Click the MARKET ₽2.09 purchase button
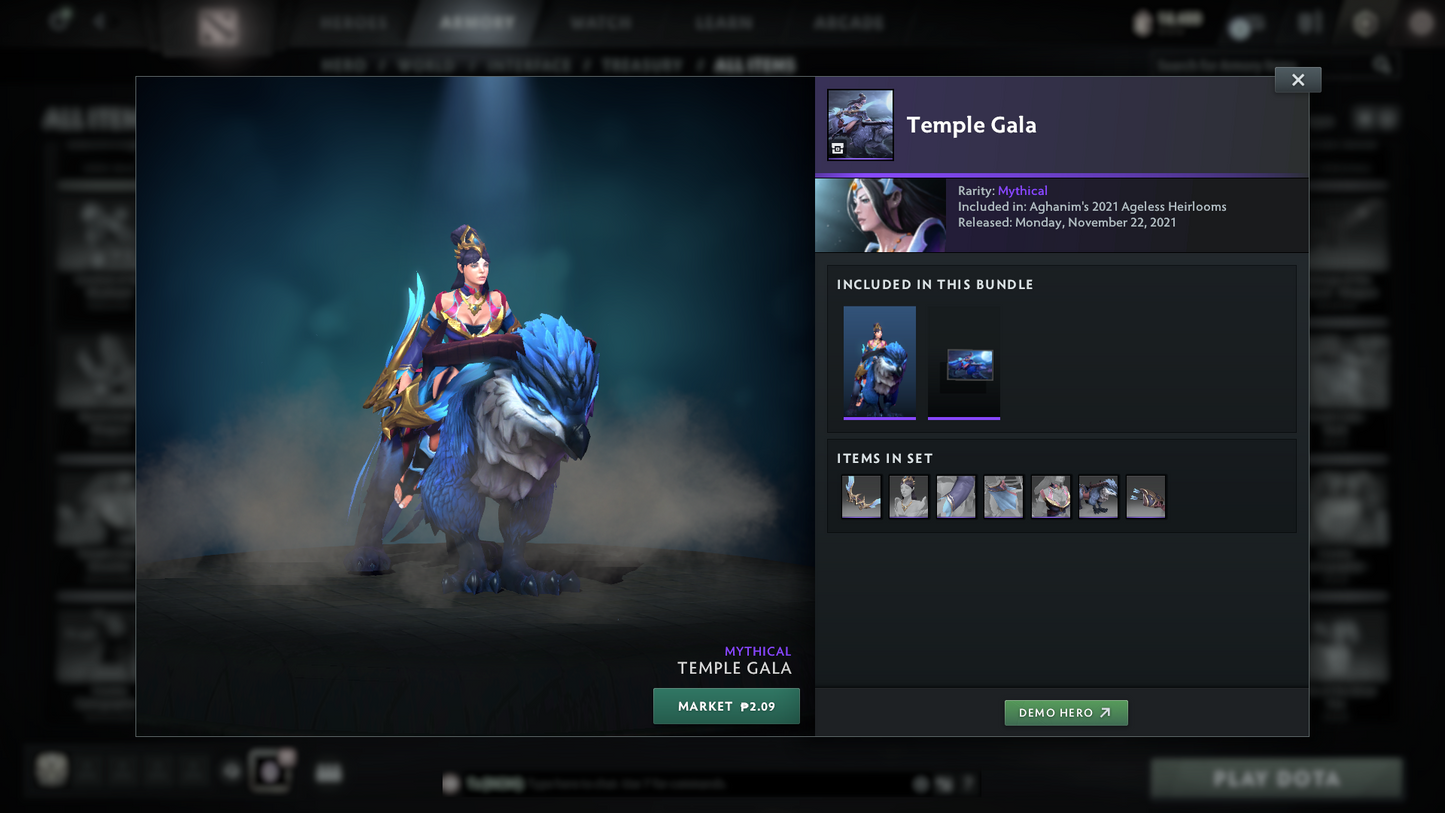 [727, 706]
